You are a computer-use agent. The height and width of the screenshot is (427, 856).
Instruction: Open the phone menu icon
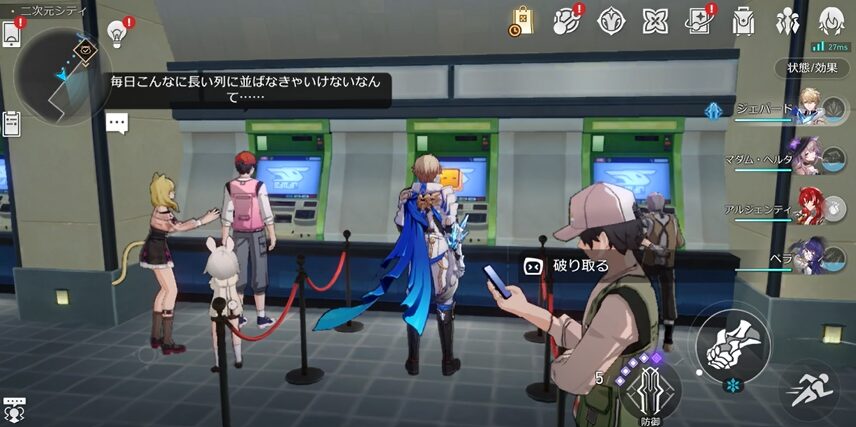pyautogui.click(x=12, y=34)
